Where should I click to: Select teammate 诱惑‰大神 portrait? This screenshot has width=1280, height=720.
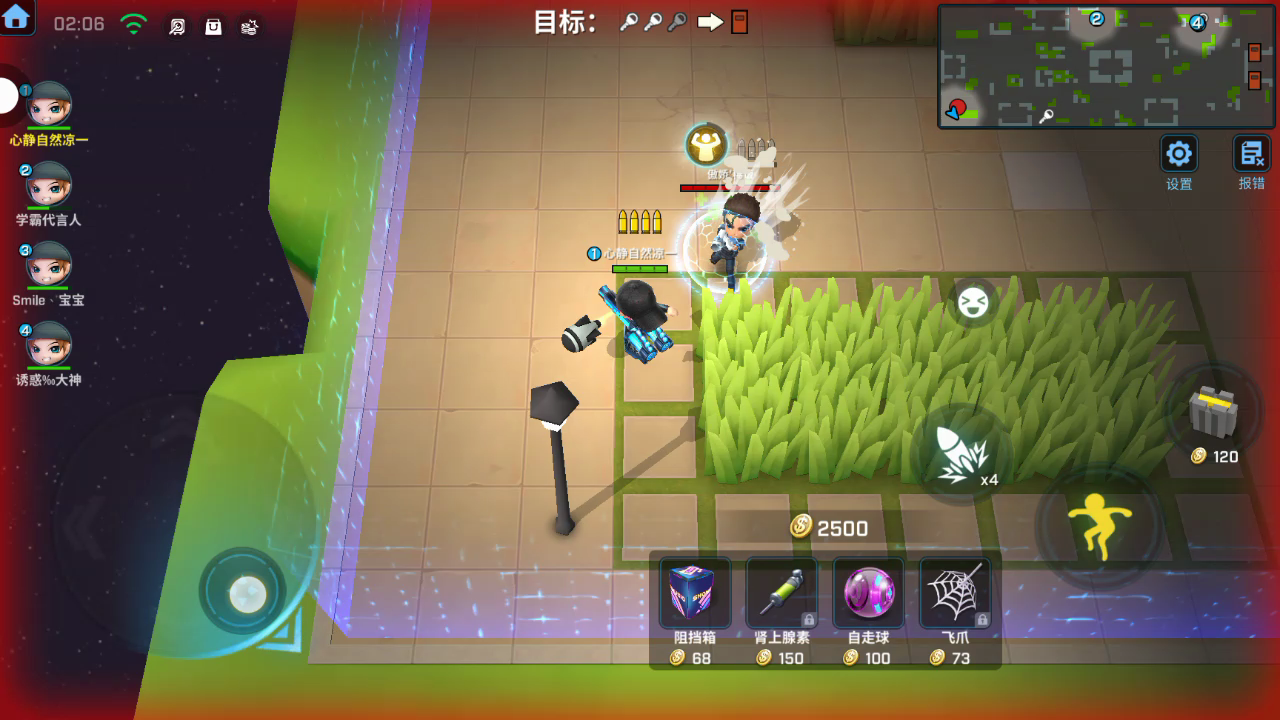tap(48, 345)
